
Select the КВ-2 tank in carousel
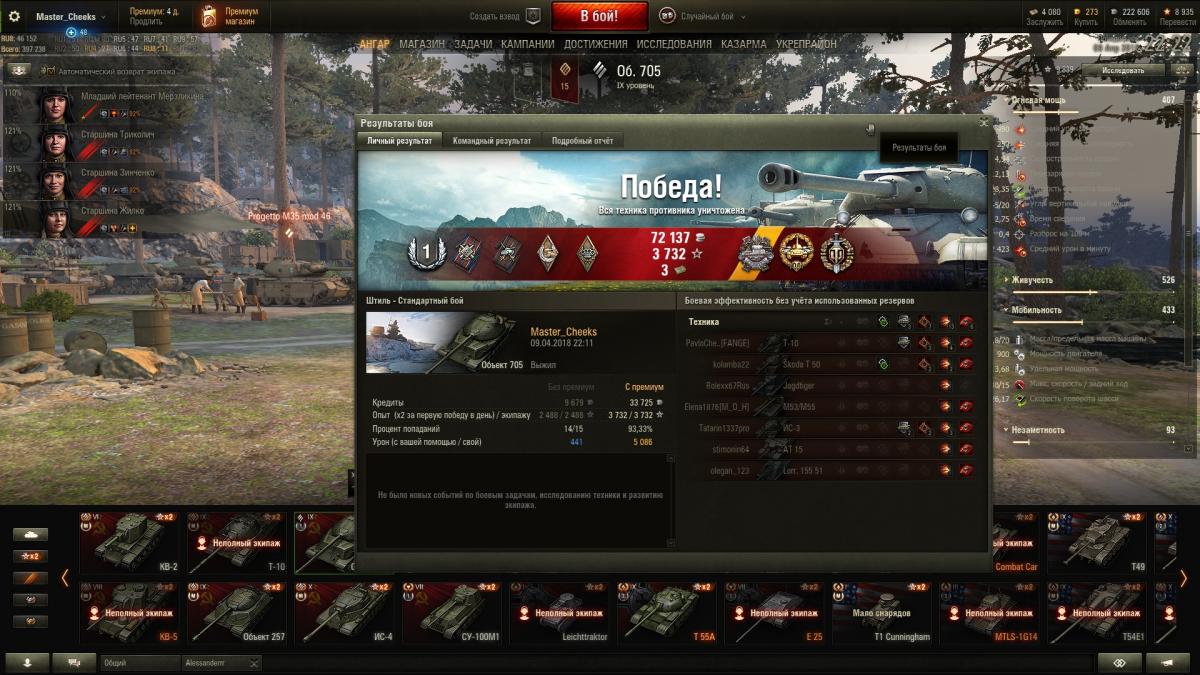pos(132,543)
